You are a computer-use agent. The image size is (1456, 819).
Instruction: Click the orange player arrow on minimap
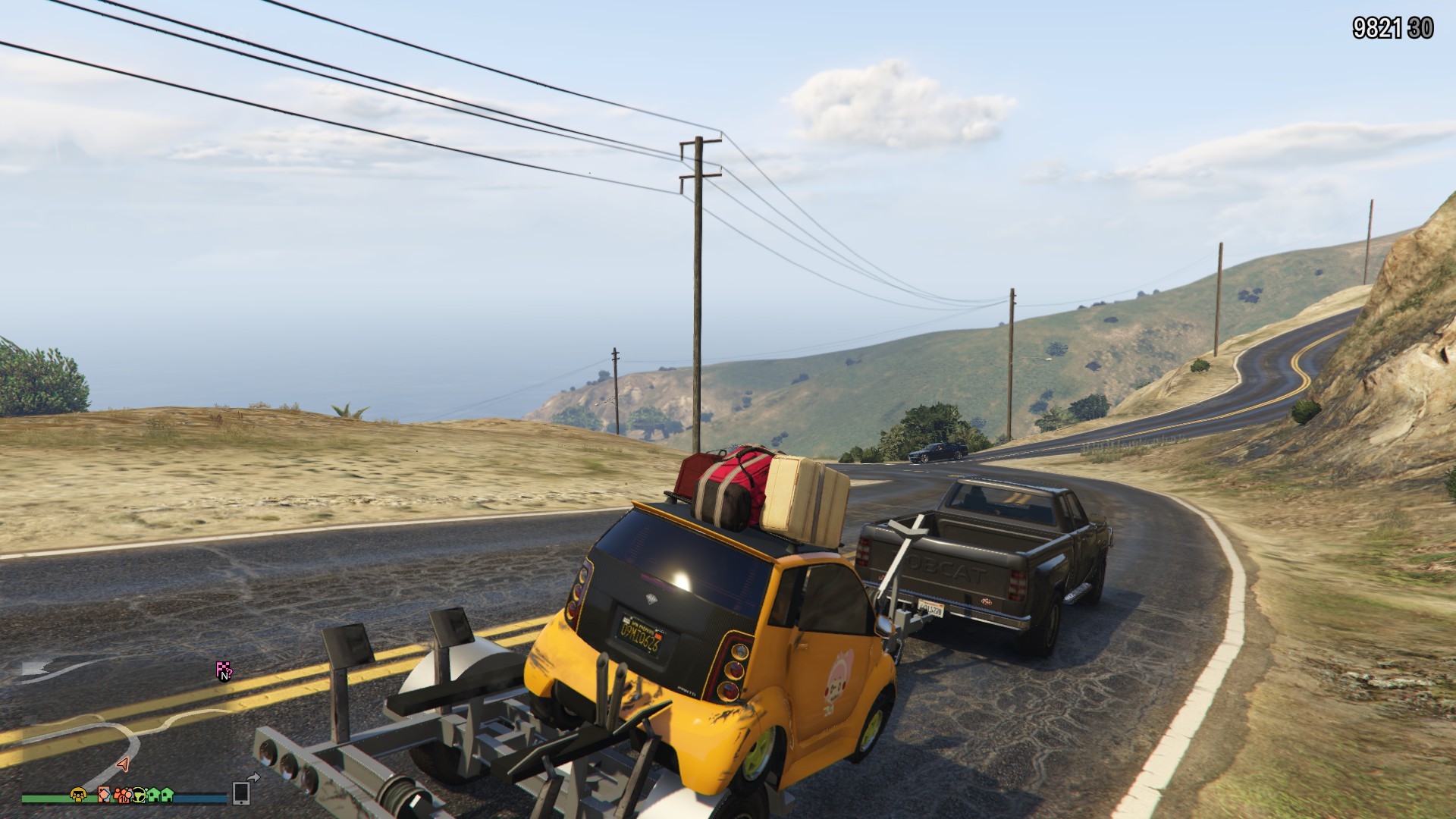pyautogui.click(x=123, y=764)
